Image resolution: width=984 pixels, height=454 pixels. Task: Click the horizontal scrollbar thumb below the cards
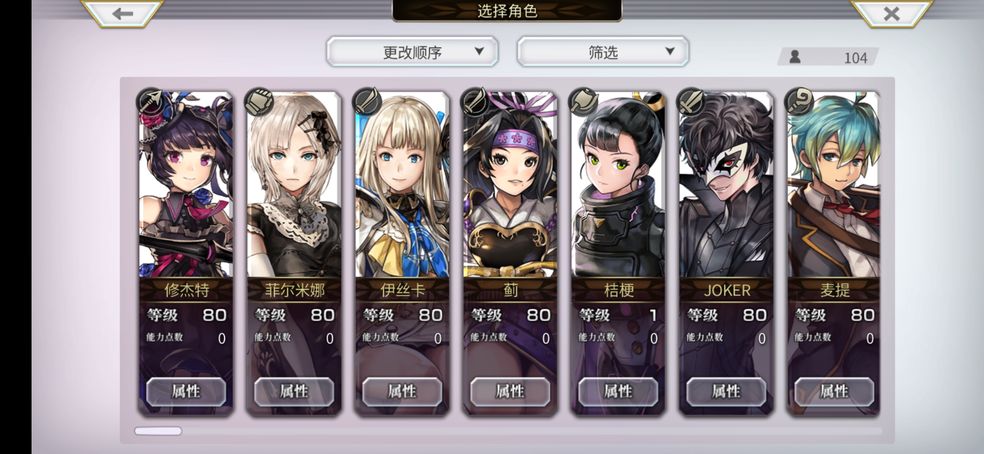click(158, 431)
